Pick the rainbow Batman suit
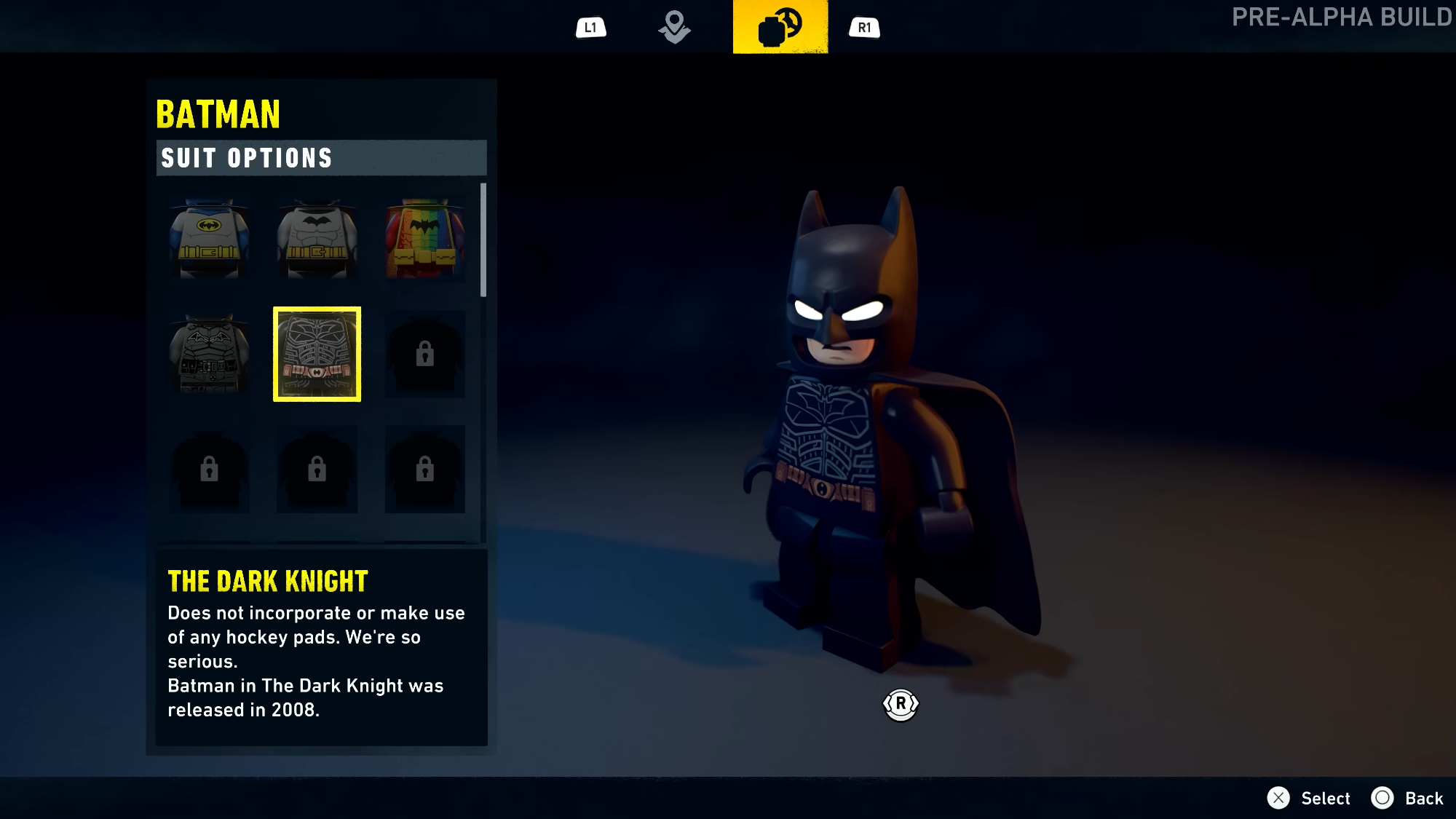Screen dimensions: 1456x819 coord(424,239)
